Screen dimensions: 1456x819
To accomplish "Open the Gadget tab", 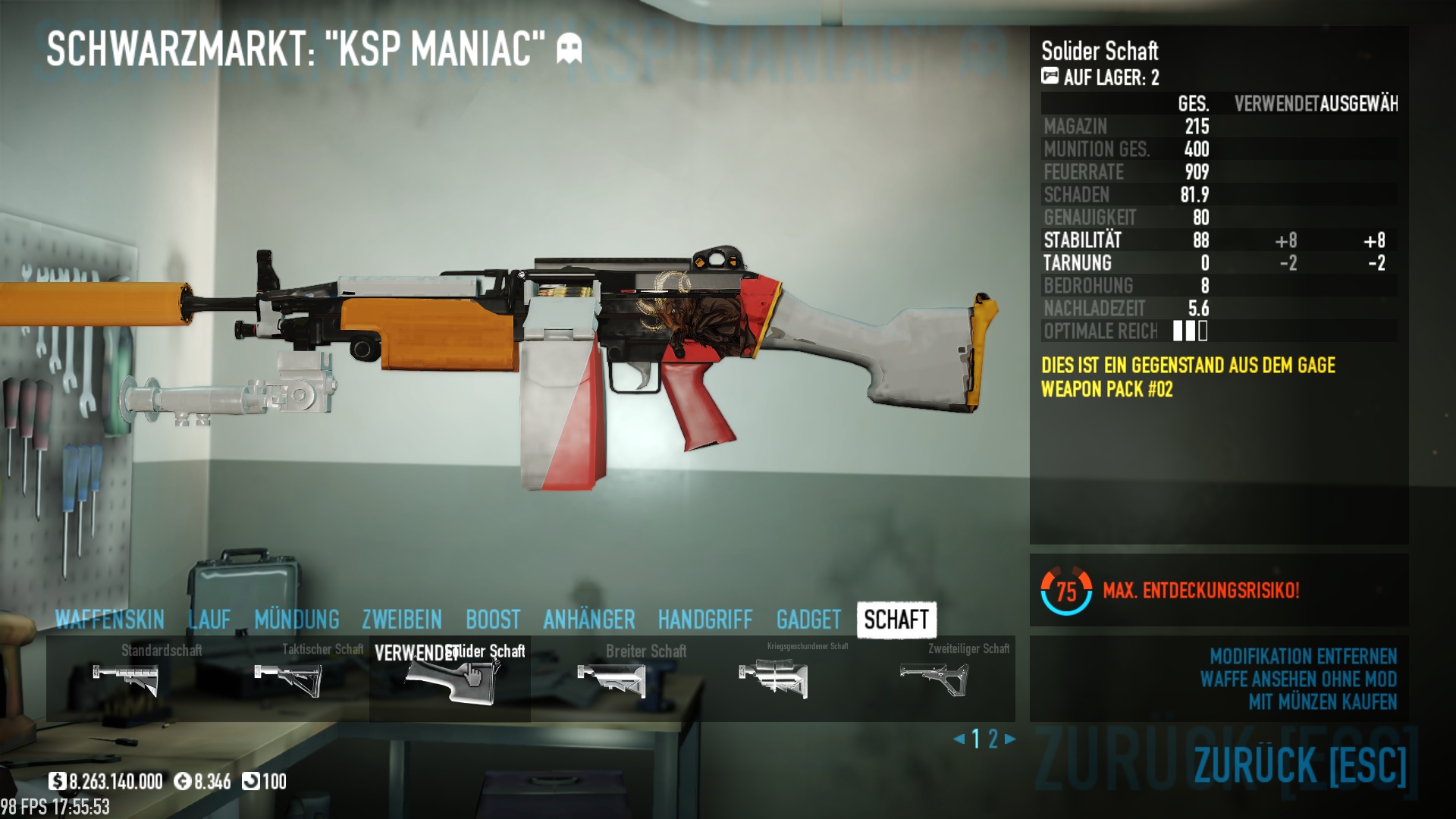I will (808, 620).
